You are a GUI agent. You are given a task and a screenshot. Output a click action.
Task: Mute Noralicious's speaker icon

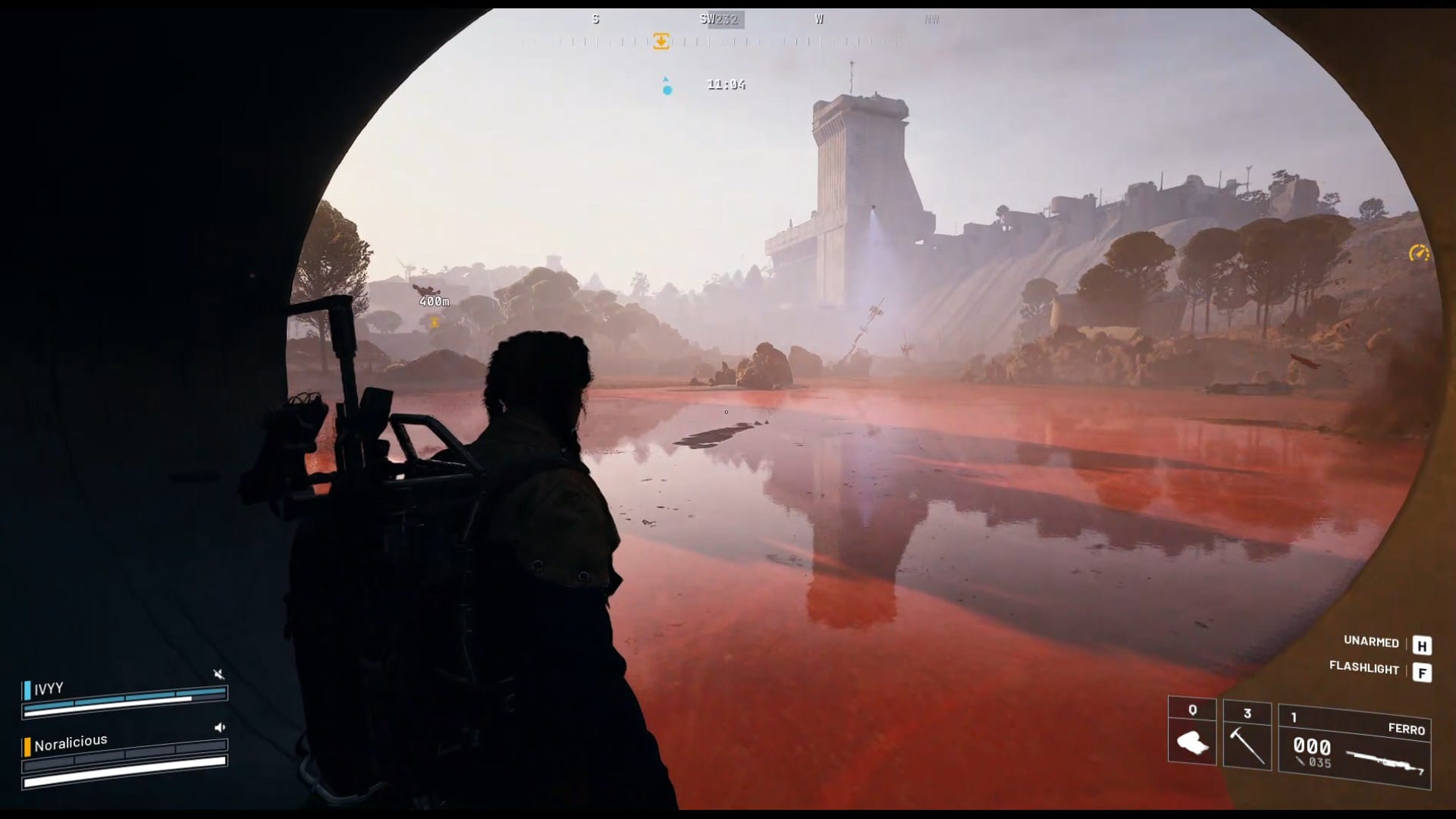pos(218,726)
